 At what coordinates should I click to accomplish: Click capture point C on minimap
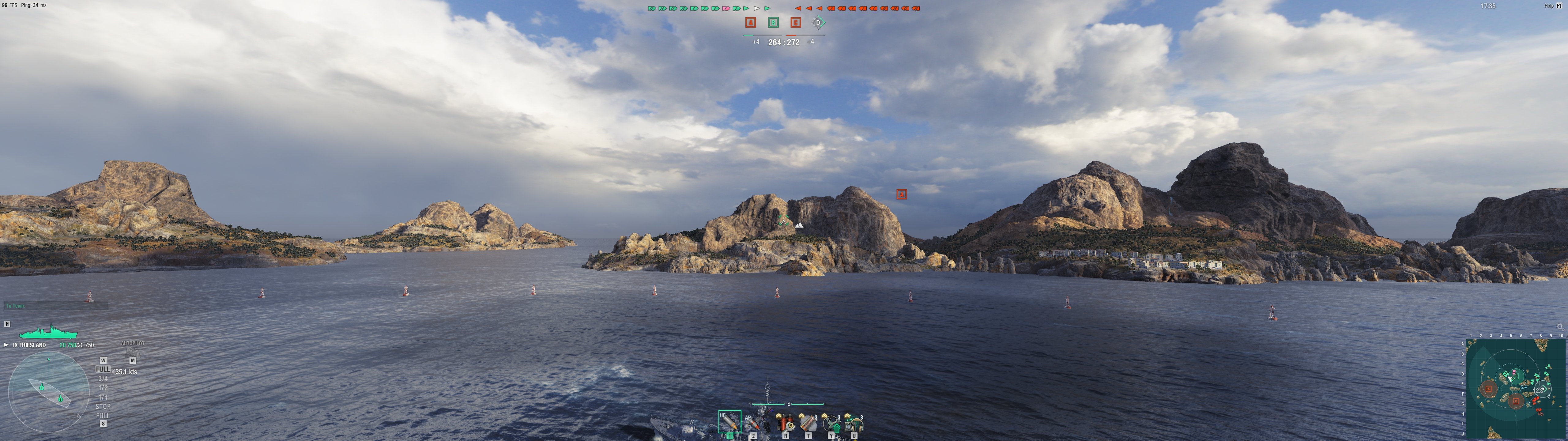1516,401
